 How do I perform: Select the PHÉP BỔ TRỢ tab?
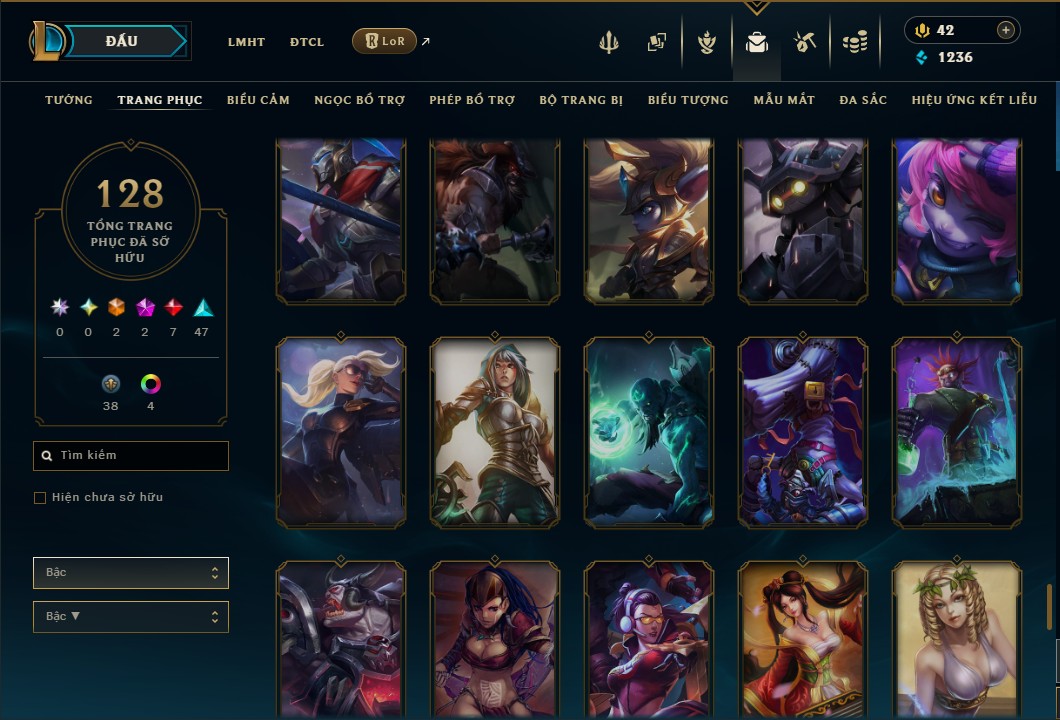472,100
